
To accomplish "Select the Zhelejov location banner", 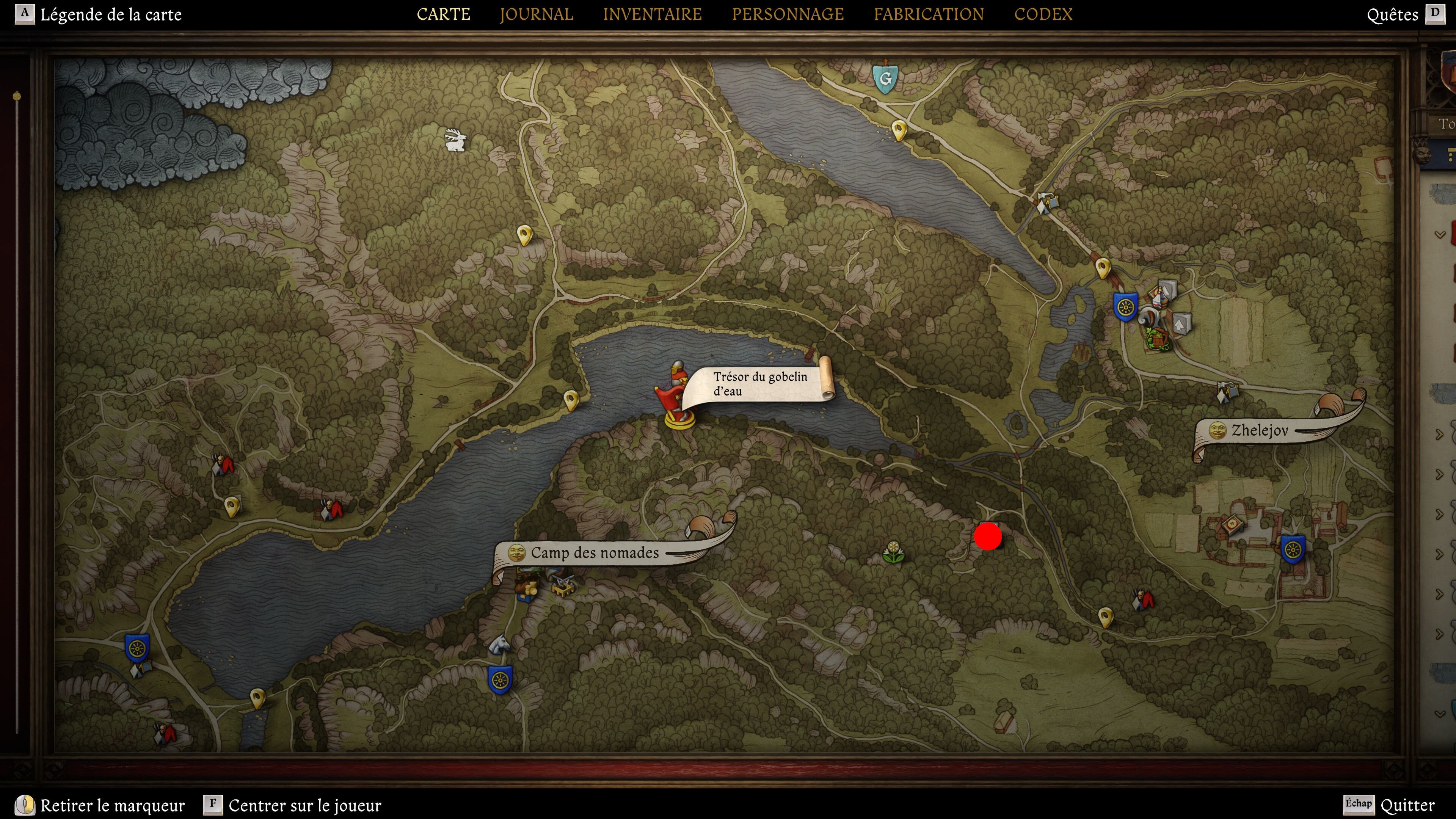I will [x=1259, y=430].
